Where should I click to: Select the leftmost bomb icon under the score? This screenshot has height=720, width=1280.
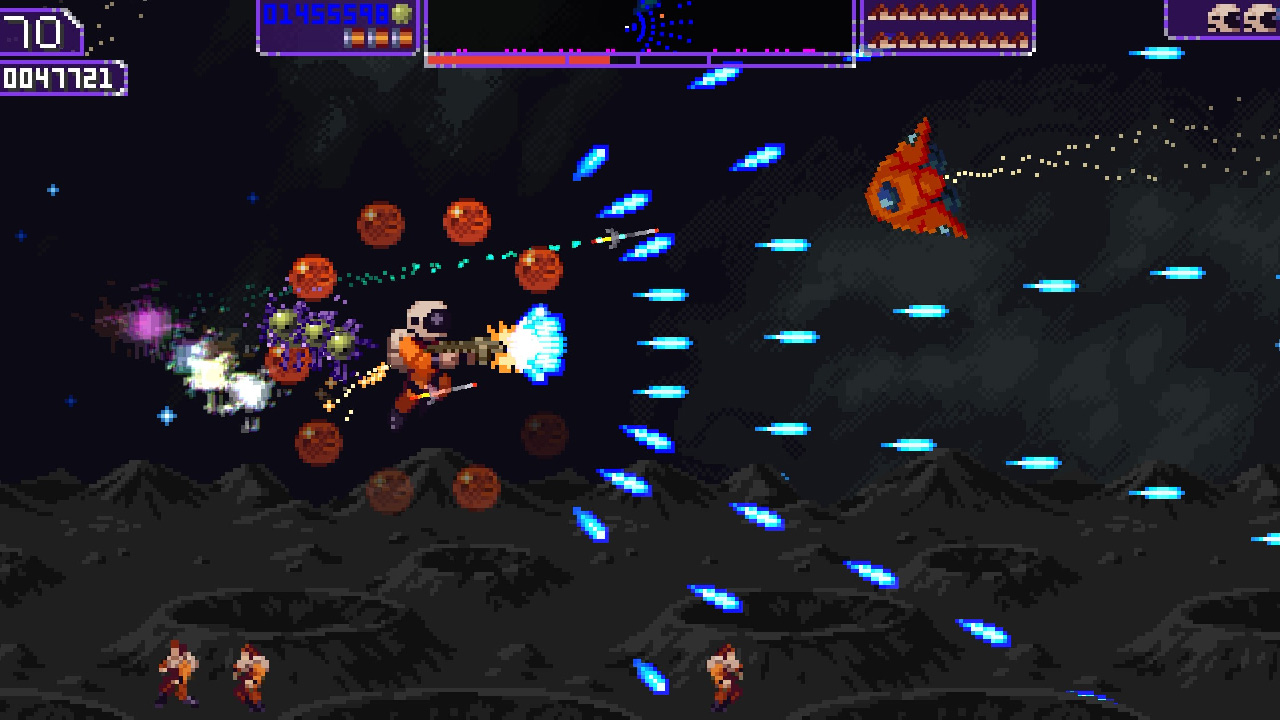point(353,38)
